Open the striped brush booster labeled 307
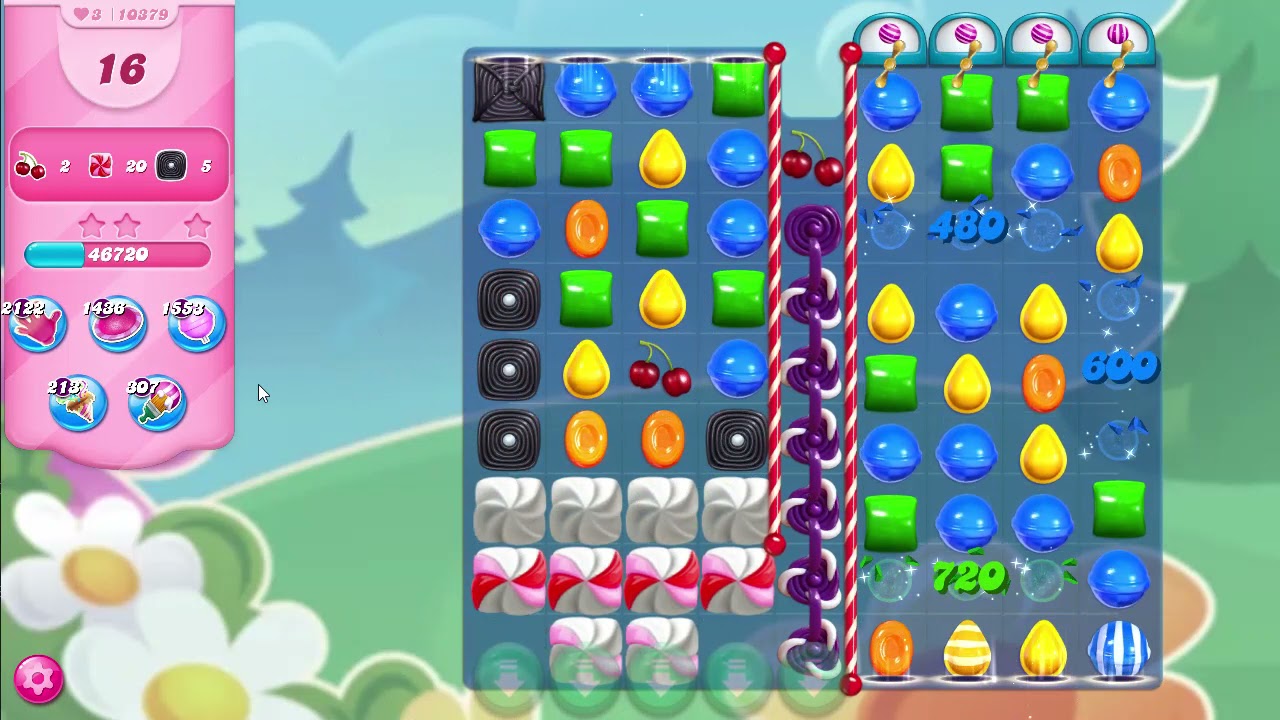This screenshot has height=720, width=1280. [156, 402]
